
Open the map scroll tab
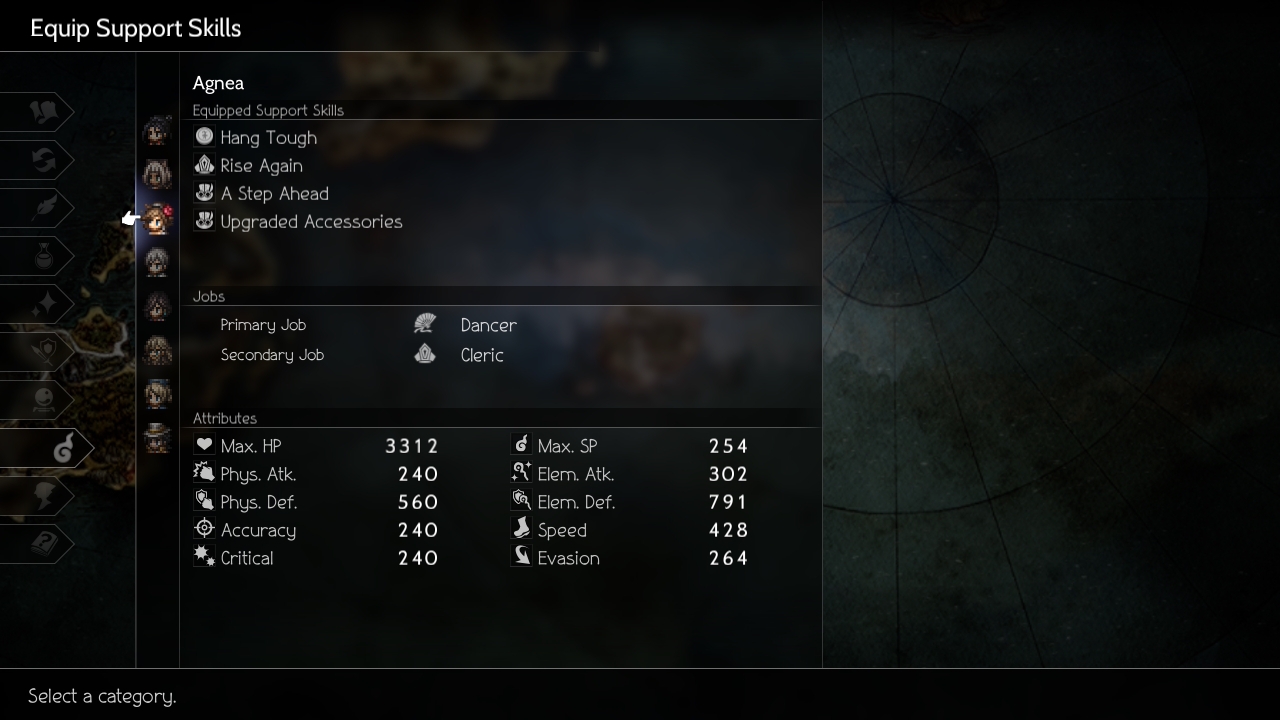(x=43, y=113)
